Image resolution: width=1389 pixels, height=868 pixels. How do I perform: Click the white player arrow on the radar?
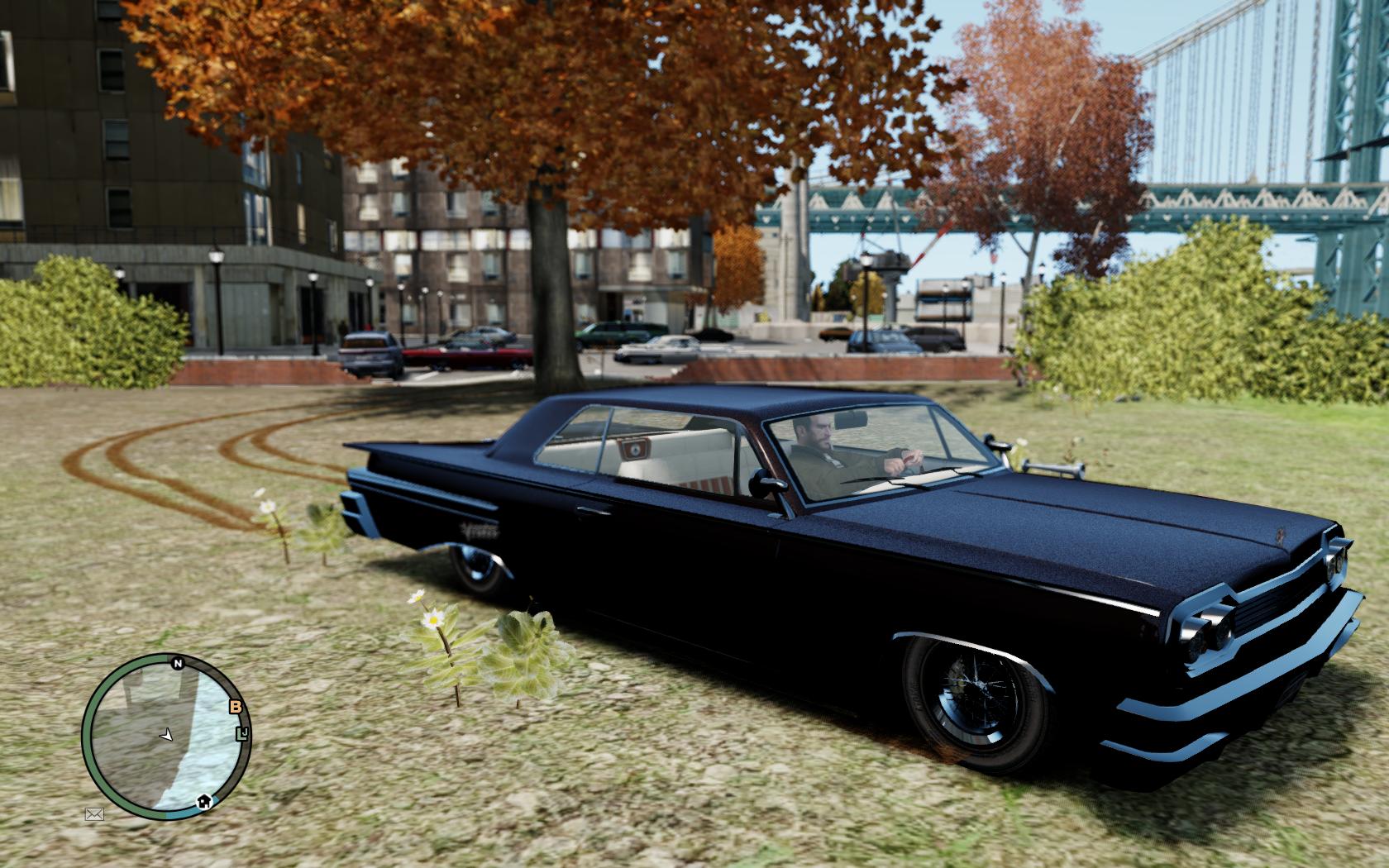[167, 733]
